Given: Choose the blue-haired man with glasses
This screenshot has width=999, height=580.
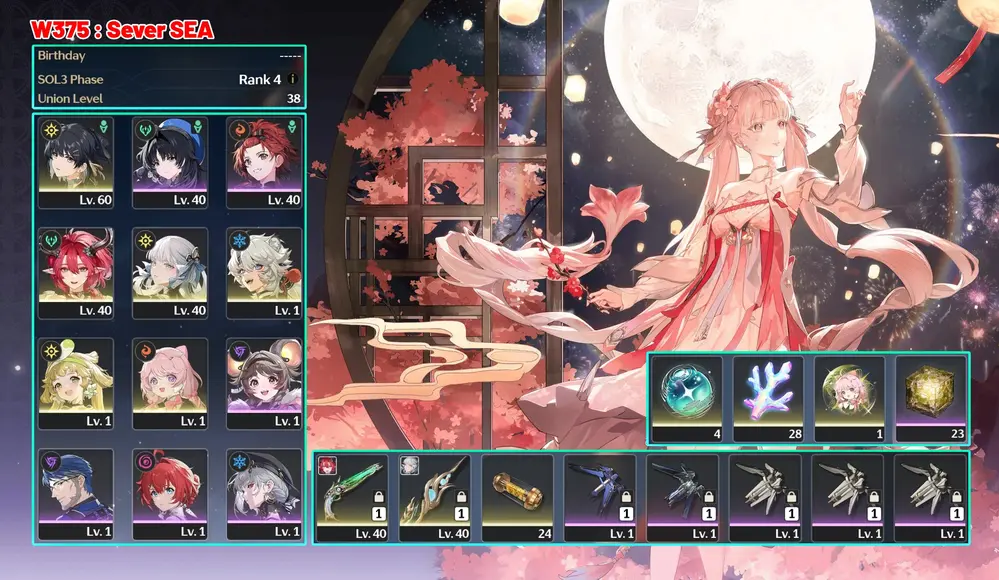Looking at the screenshot, I should tap(76, 494).
